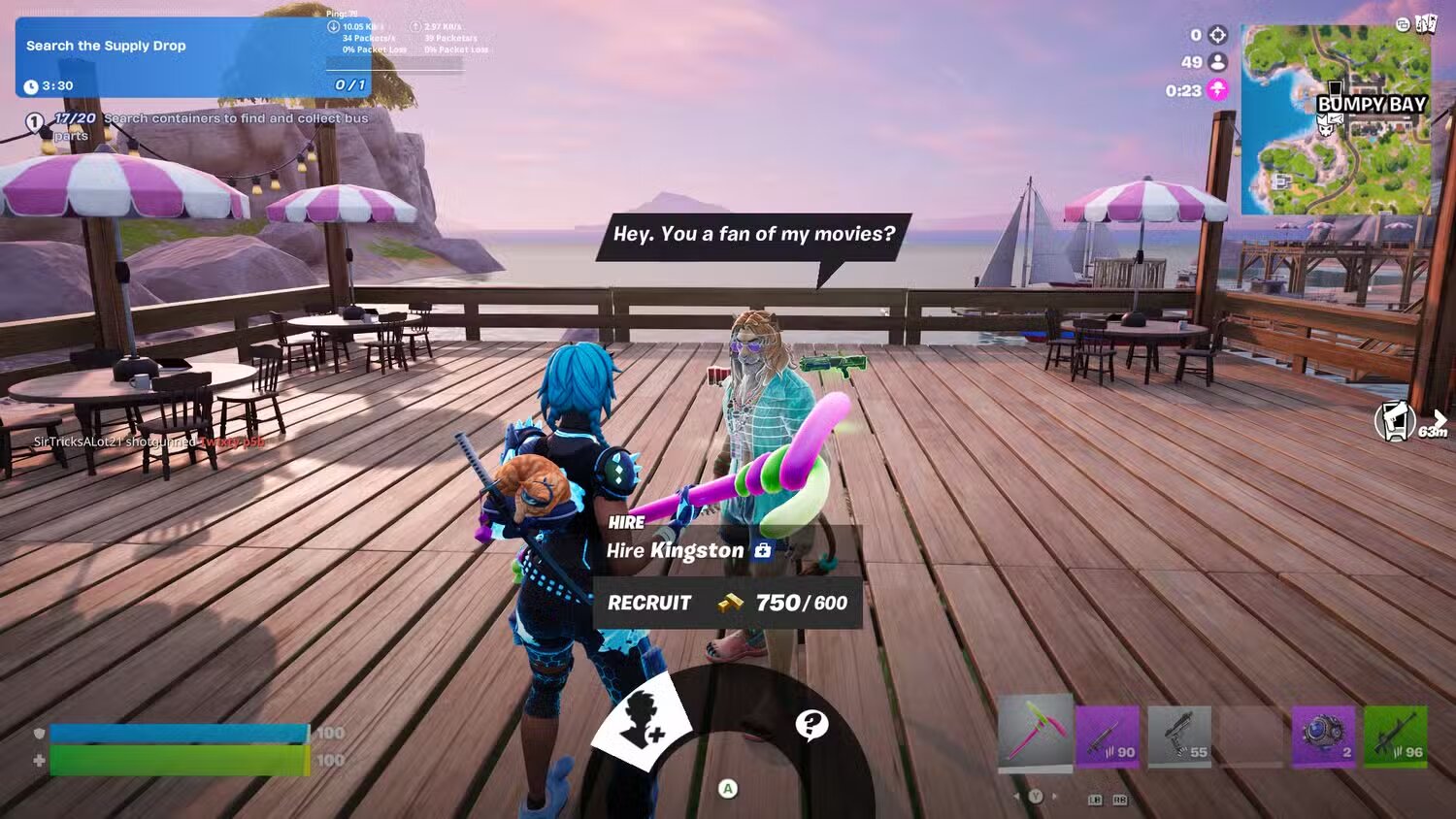Screen dimensions: 1456x819
Task: Click the pink storm timer icon
Action: (x=1218, y=87)
